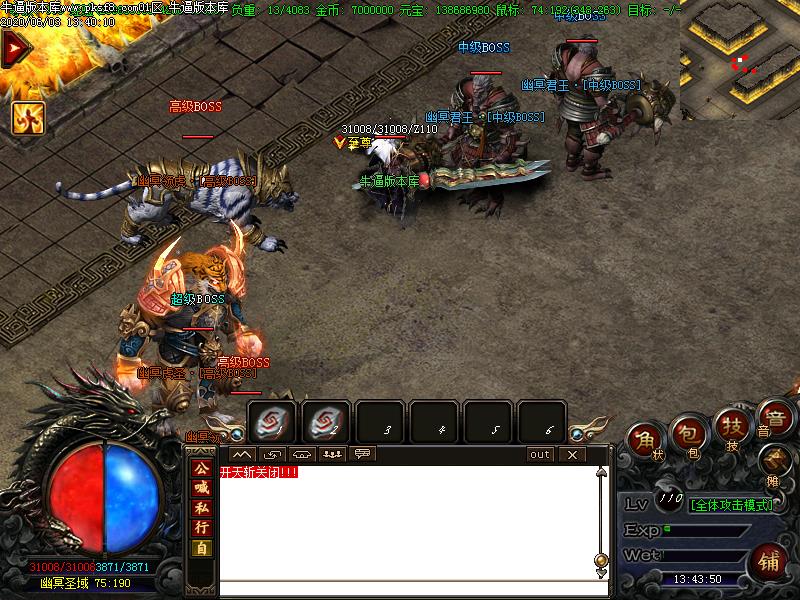Click the minimap in the corner
Viewport: 800px width, 600px height.
739,60
